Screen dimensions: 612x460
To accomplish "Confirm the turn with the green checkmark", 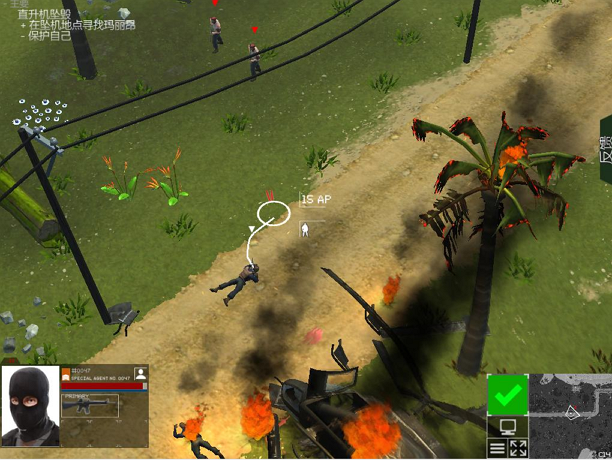I will tap(507, 395).
